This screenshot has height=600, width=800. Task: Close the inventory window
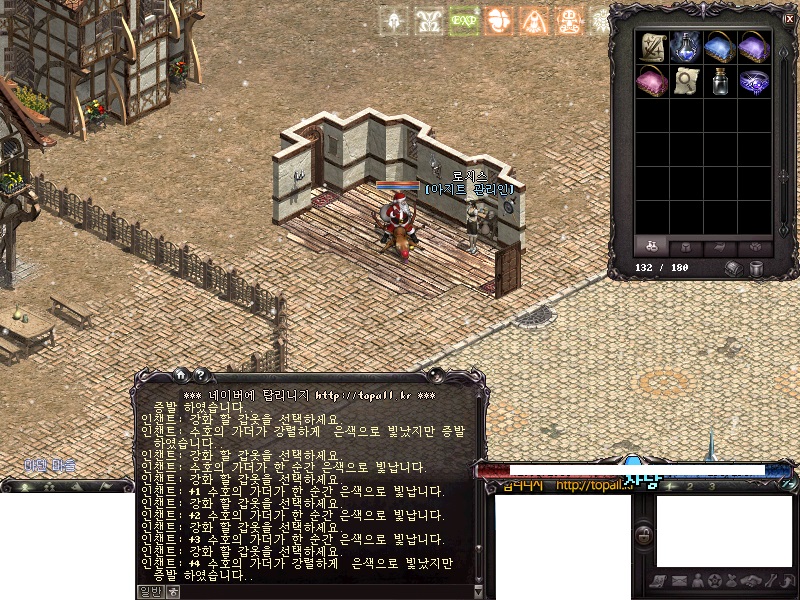click(x=788, y=17)
